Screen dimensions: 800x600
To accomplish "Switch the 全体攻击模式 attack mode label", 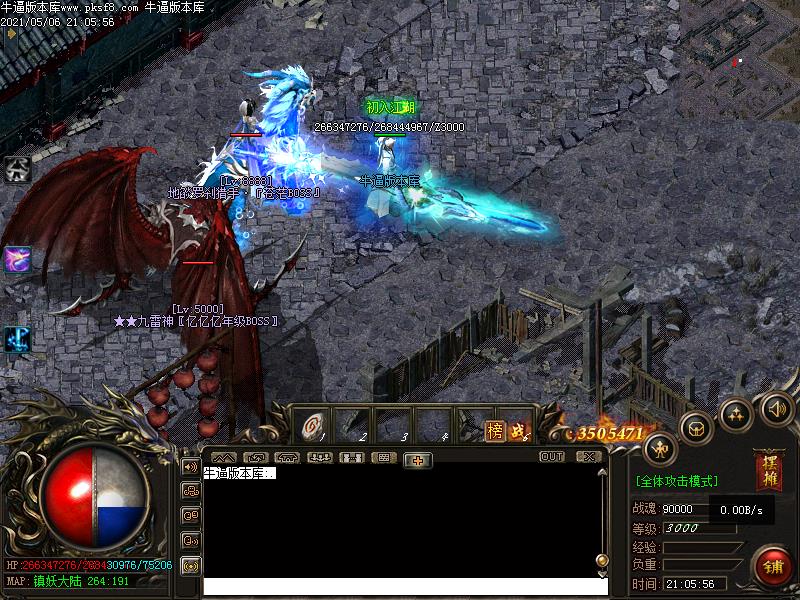I will (676, 481).
